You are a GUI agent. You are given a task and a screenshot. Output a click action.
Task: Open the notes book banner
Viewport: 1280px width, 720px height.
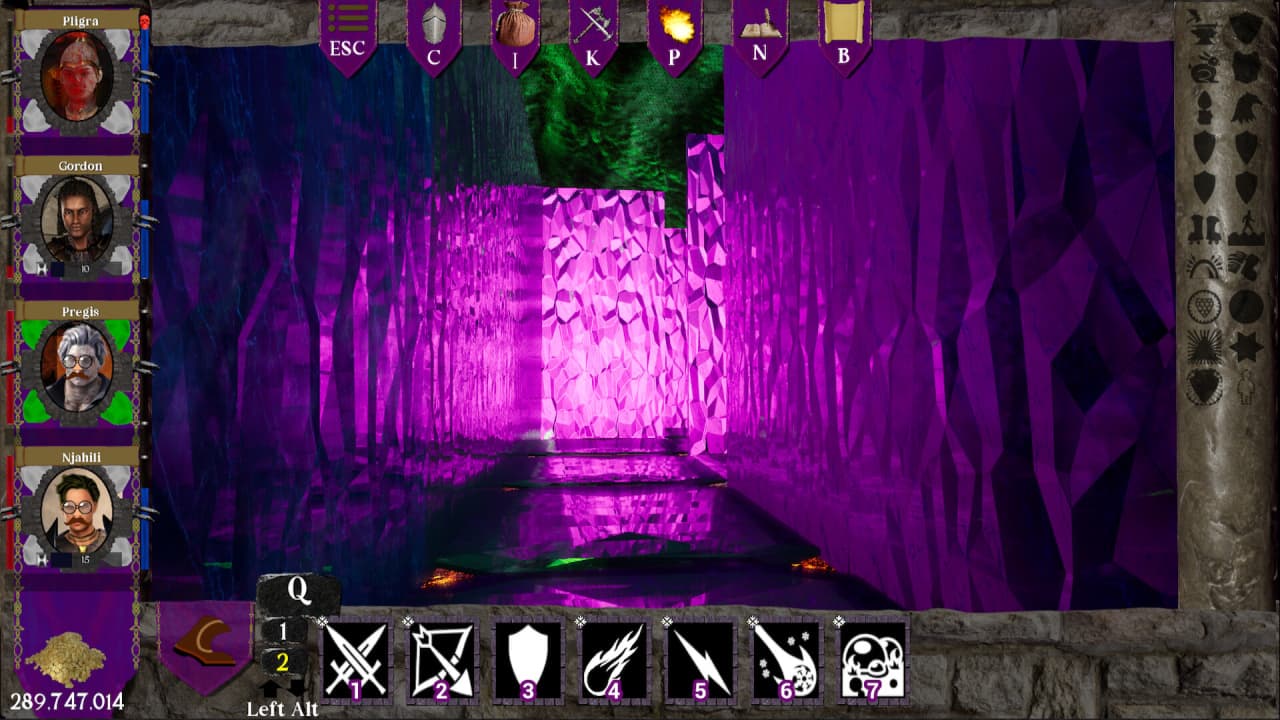pyautogui.click(x=759, y=34)
